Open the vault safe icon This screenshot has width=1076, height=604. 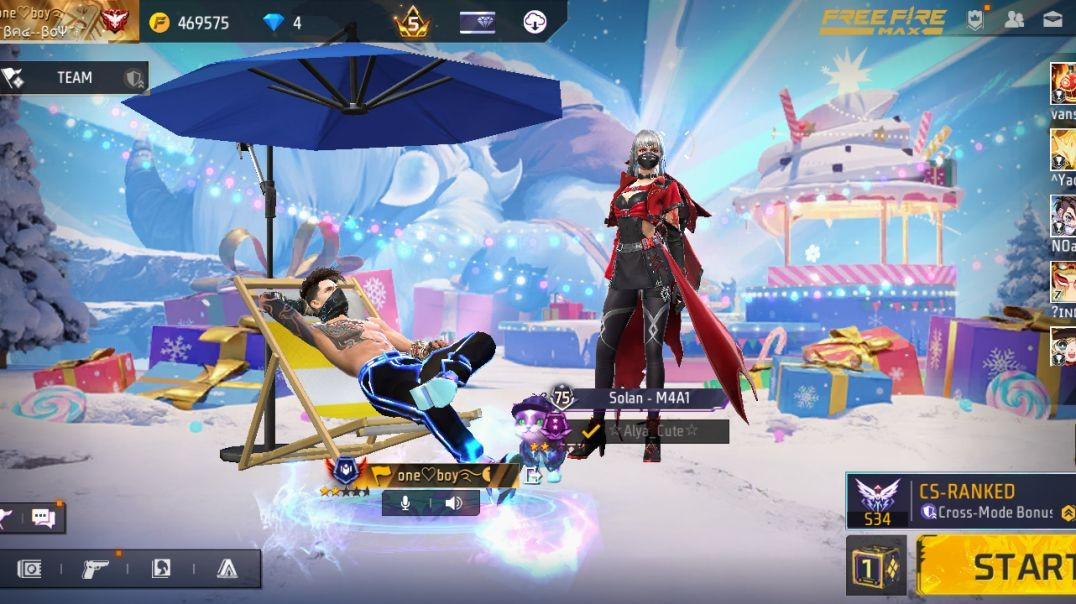tap(31, 569)
